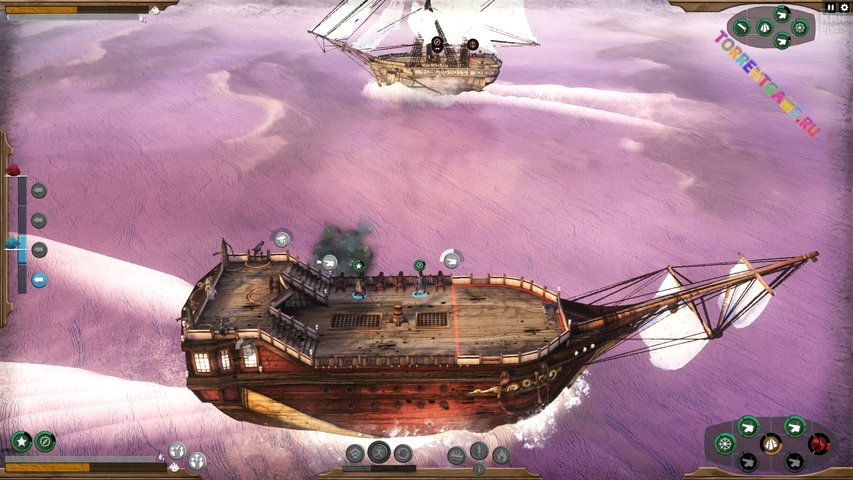Click the double chevron up icon
This screenshot has height=480, width=853.
click(355, 454)
